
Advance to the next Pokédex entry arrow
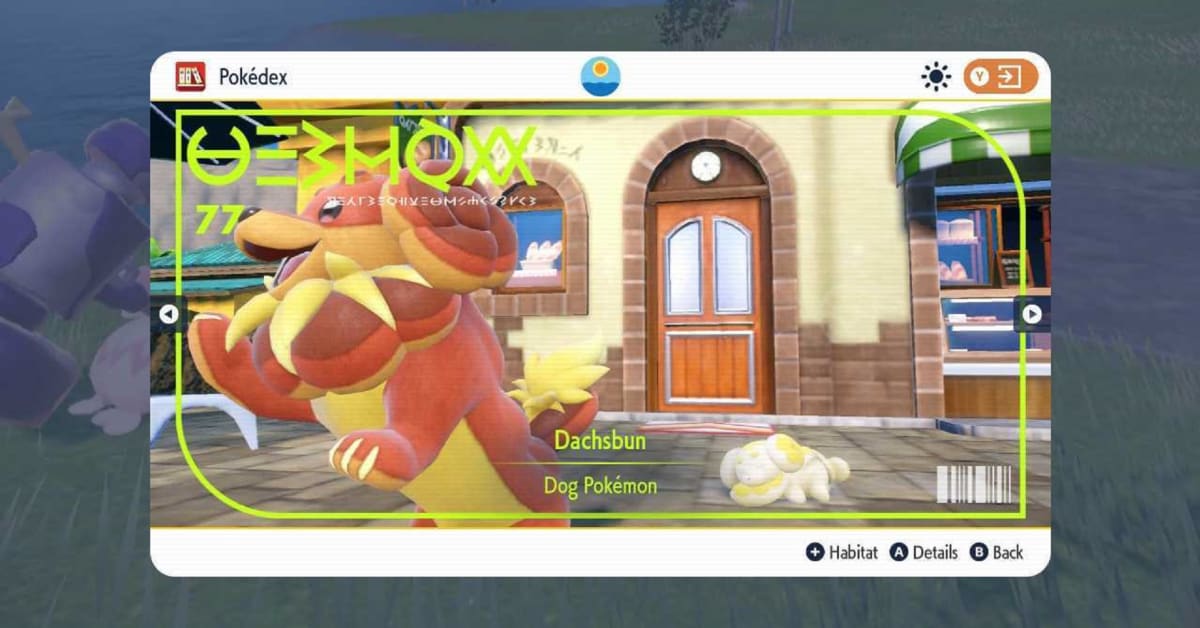(x=1032, y=314)
